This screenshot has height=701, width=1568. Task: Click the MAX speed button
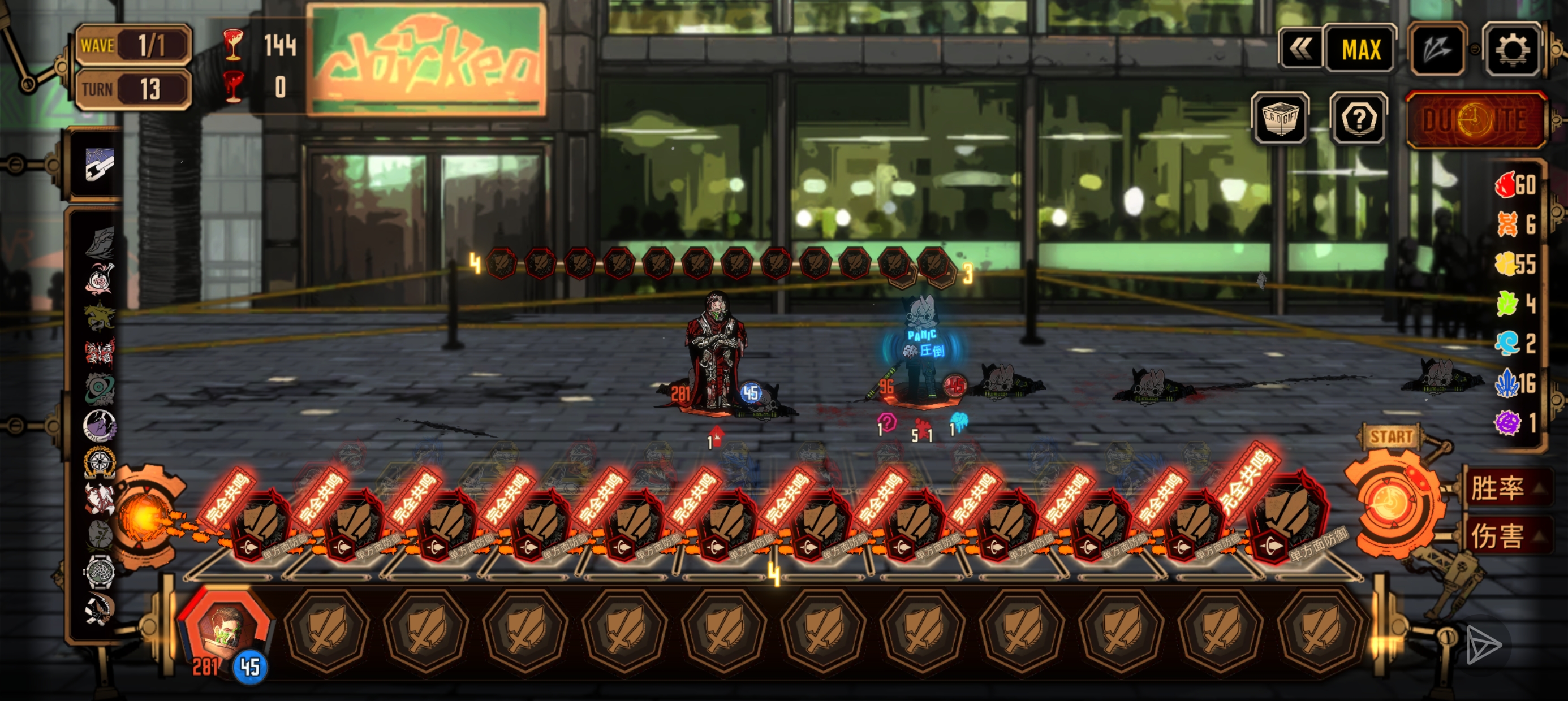point(1360,49)
